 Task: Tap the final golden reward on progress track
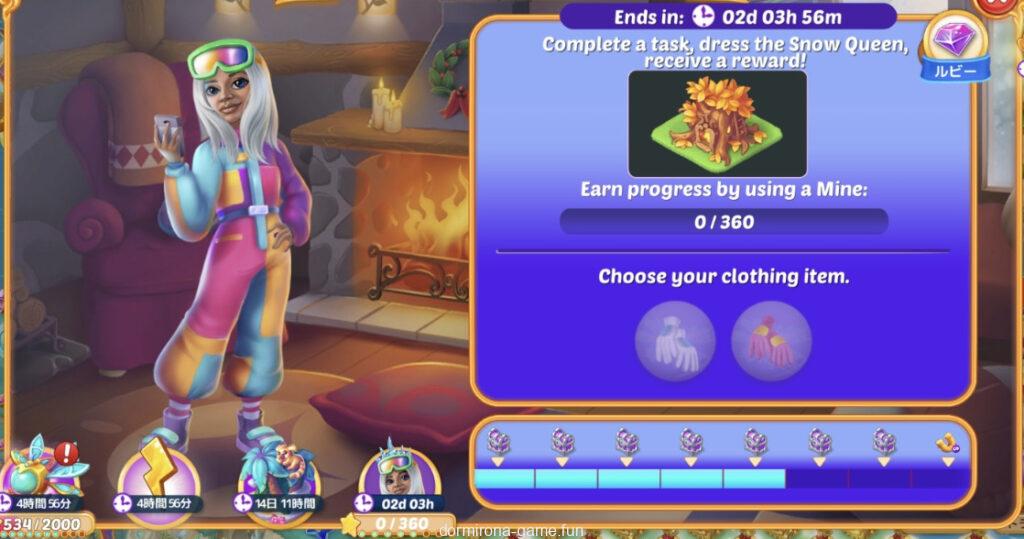[945, 442]
